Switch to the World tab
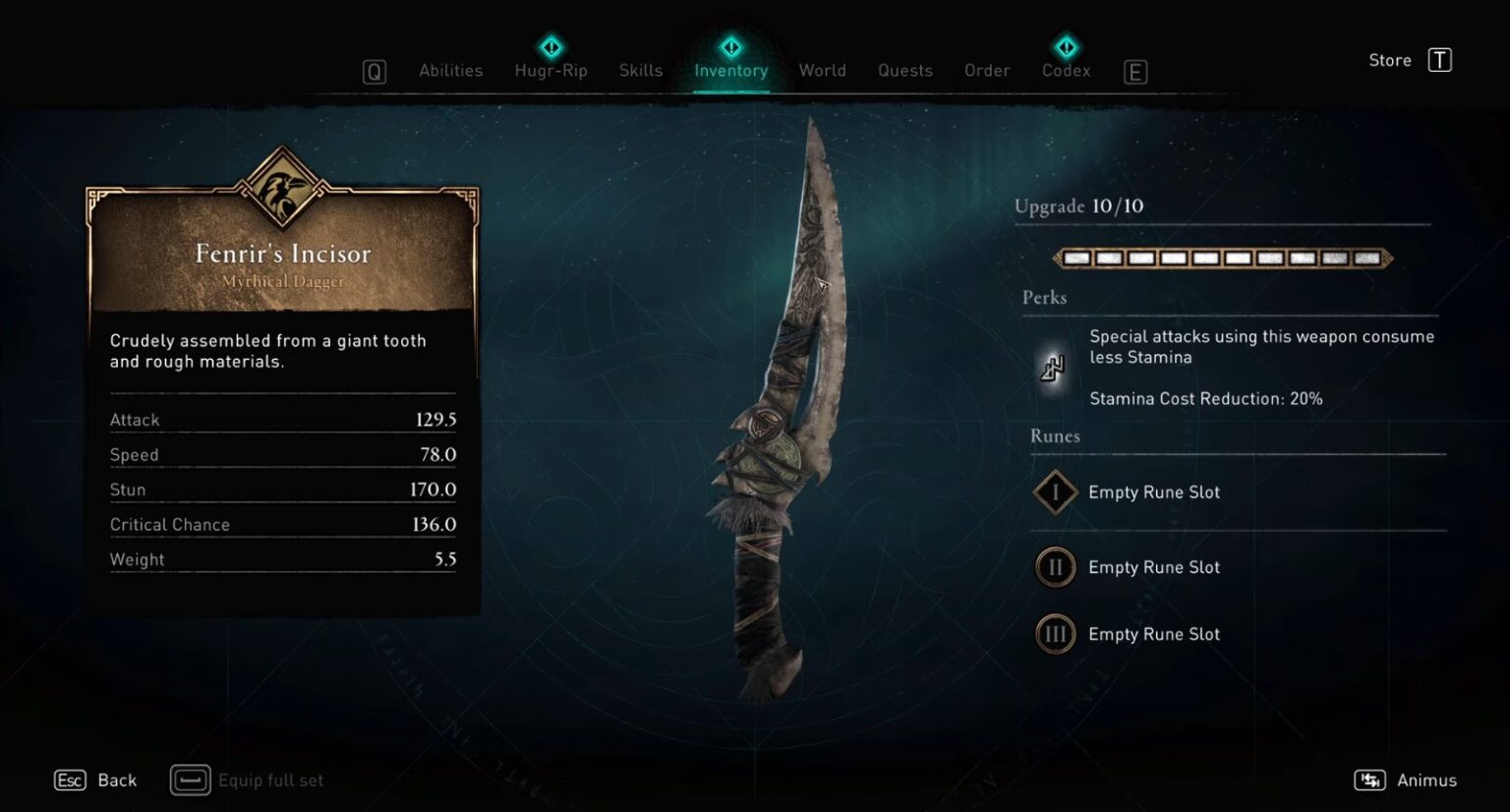The image size is (1510, 812). pyautogui.click(x=823, y=70)
